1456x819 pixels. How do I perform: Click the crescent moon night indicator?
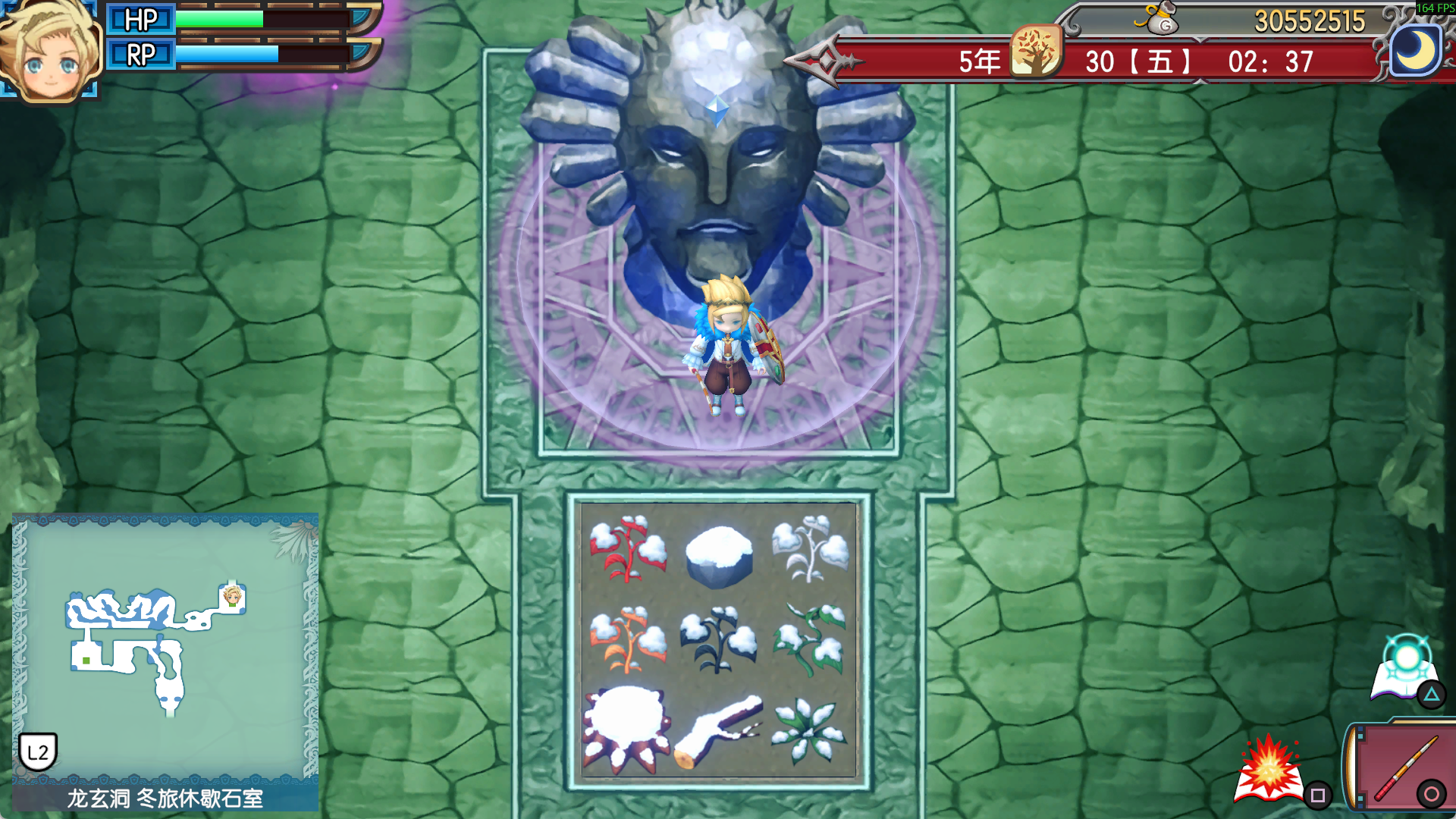(1415, 52)
